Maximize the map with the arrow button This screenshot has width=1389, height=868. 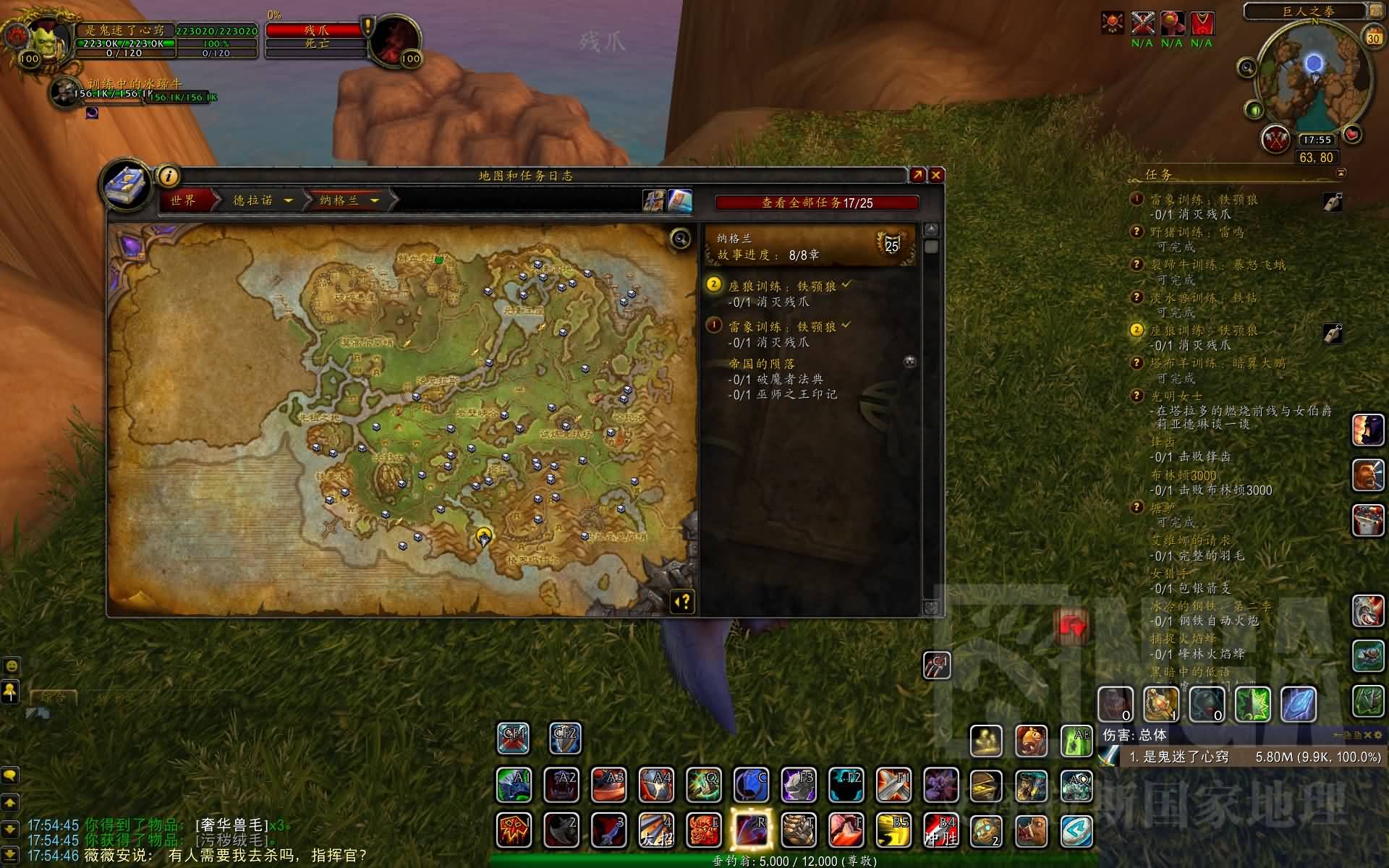[x=917, y=175]
